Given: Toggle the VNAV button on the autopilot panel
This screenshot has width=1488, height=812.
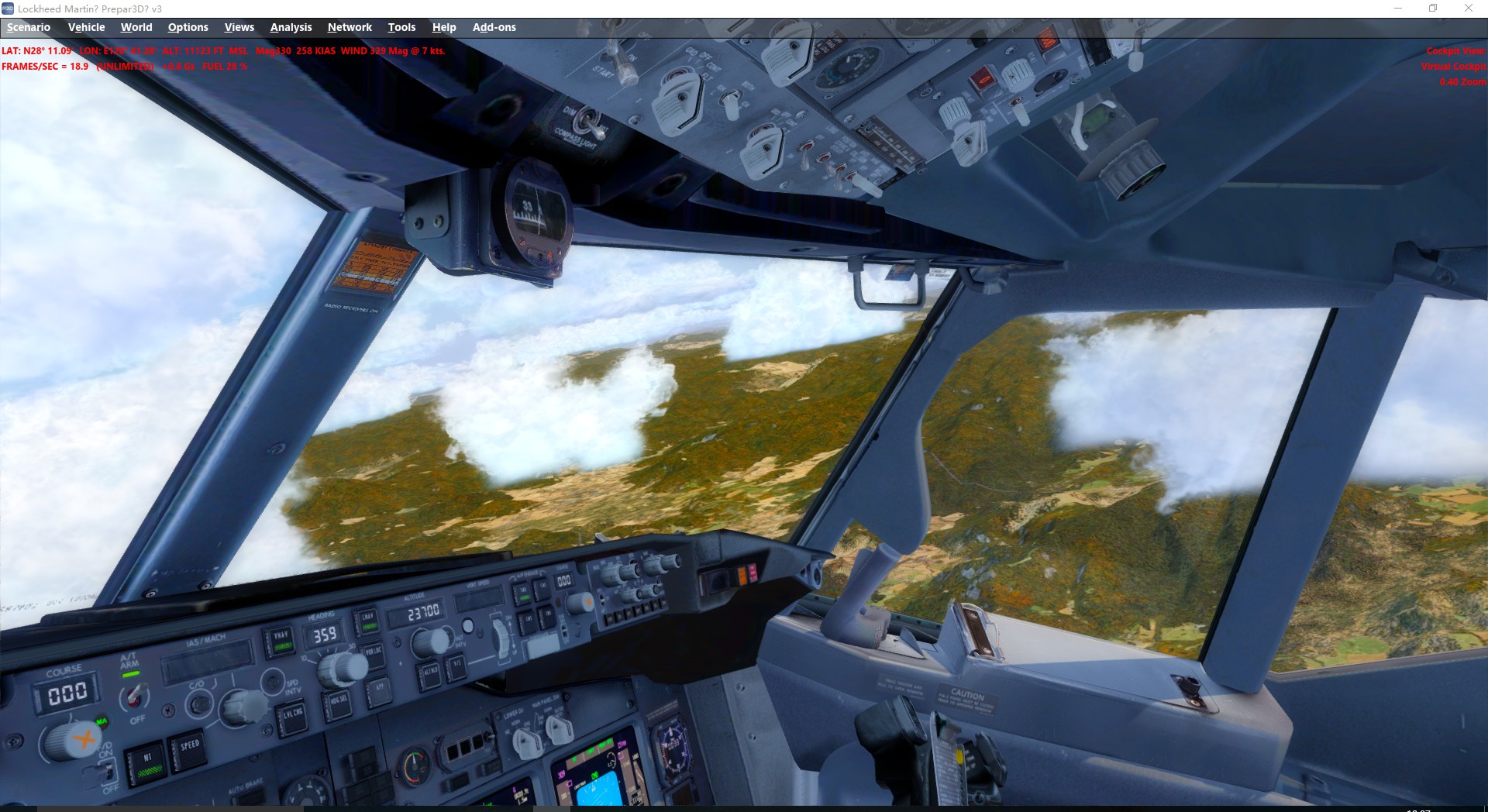Looking at the screenshot, I should click(281, 638).
